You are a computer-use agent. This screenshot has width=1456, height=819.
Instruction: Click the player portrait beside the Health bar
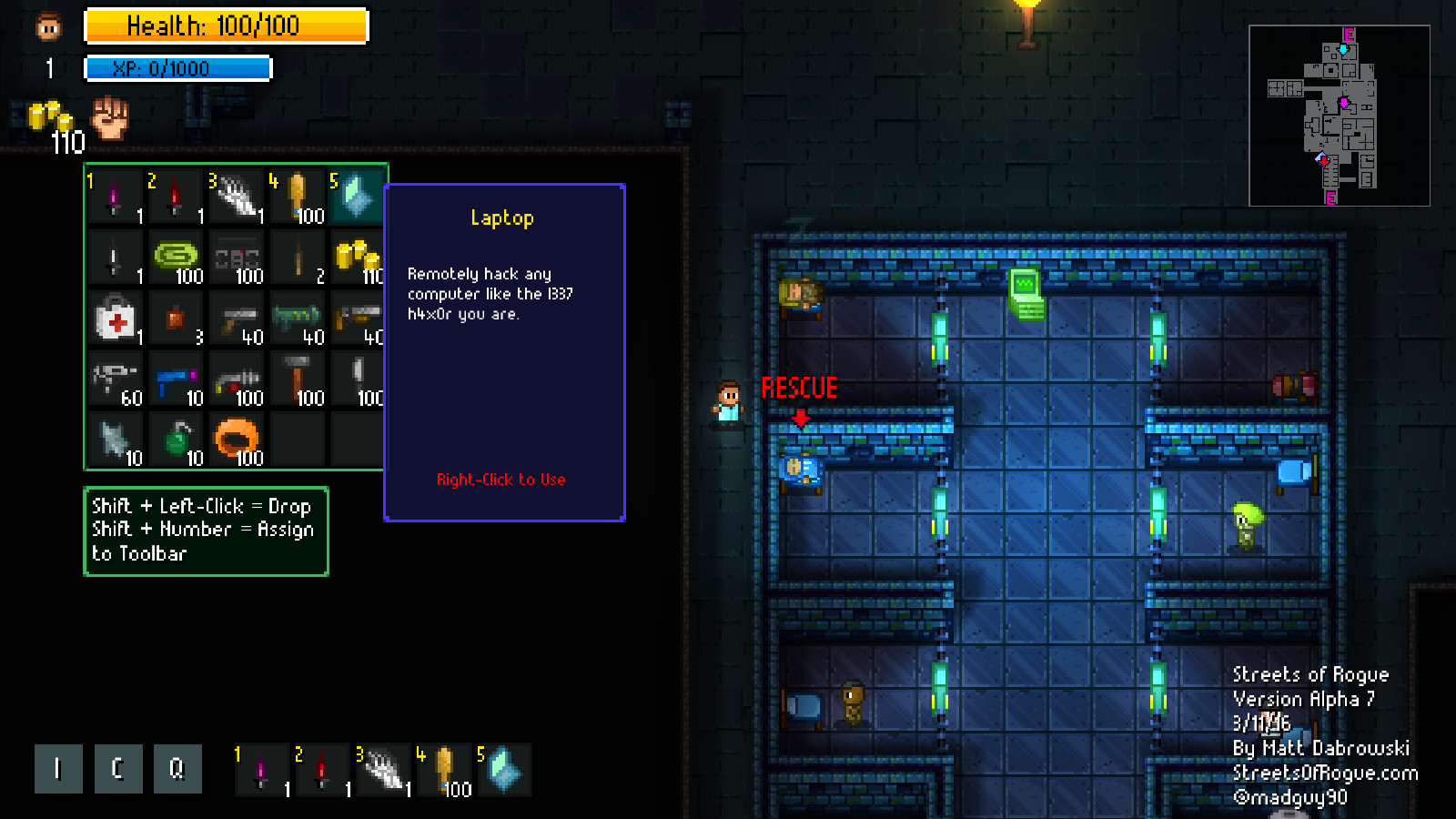coord(45,25)
